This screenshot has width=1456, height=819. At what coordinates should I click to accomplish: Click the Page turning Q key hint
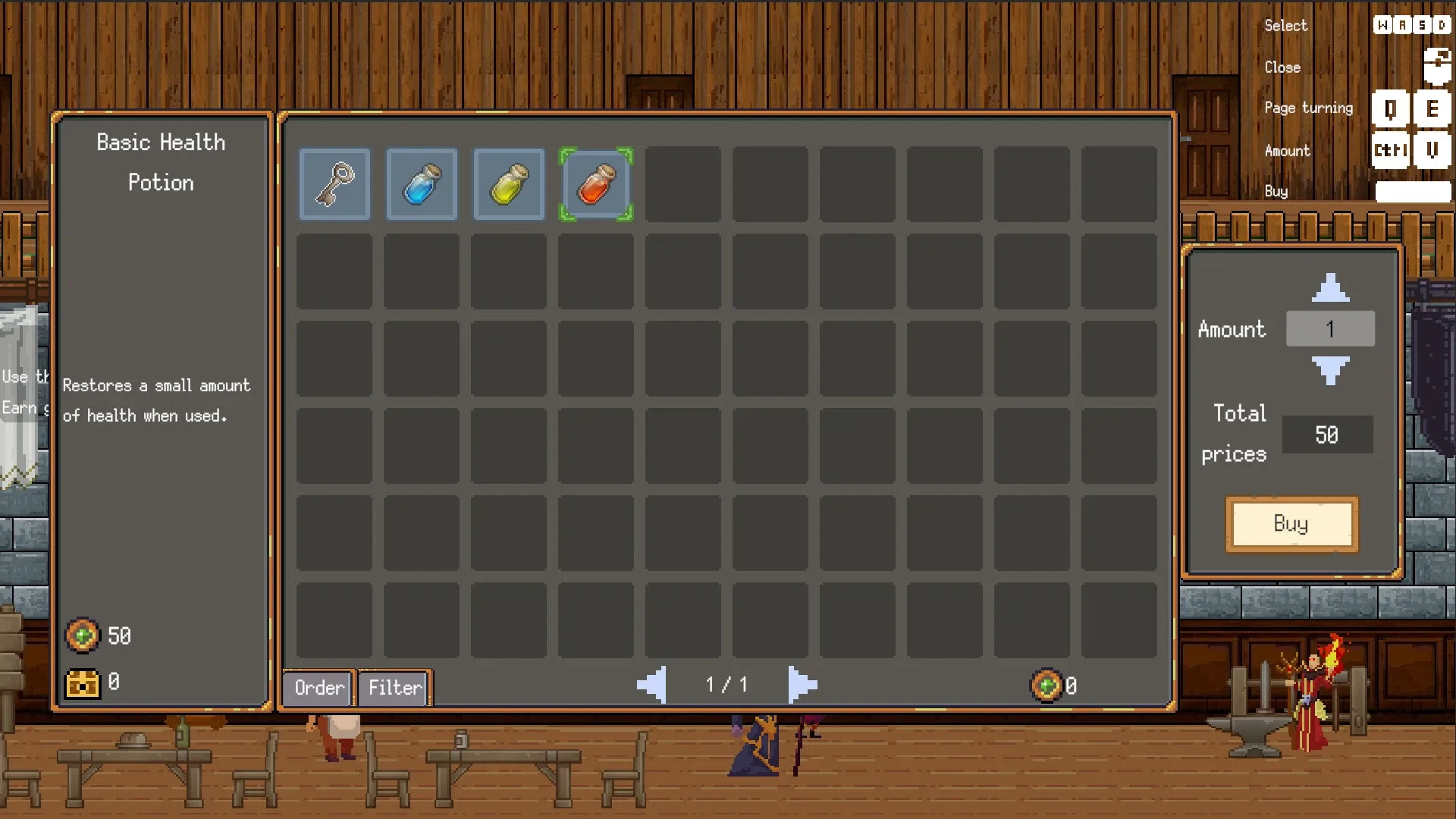tap(1391, 108)
